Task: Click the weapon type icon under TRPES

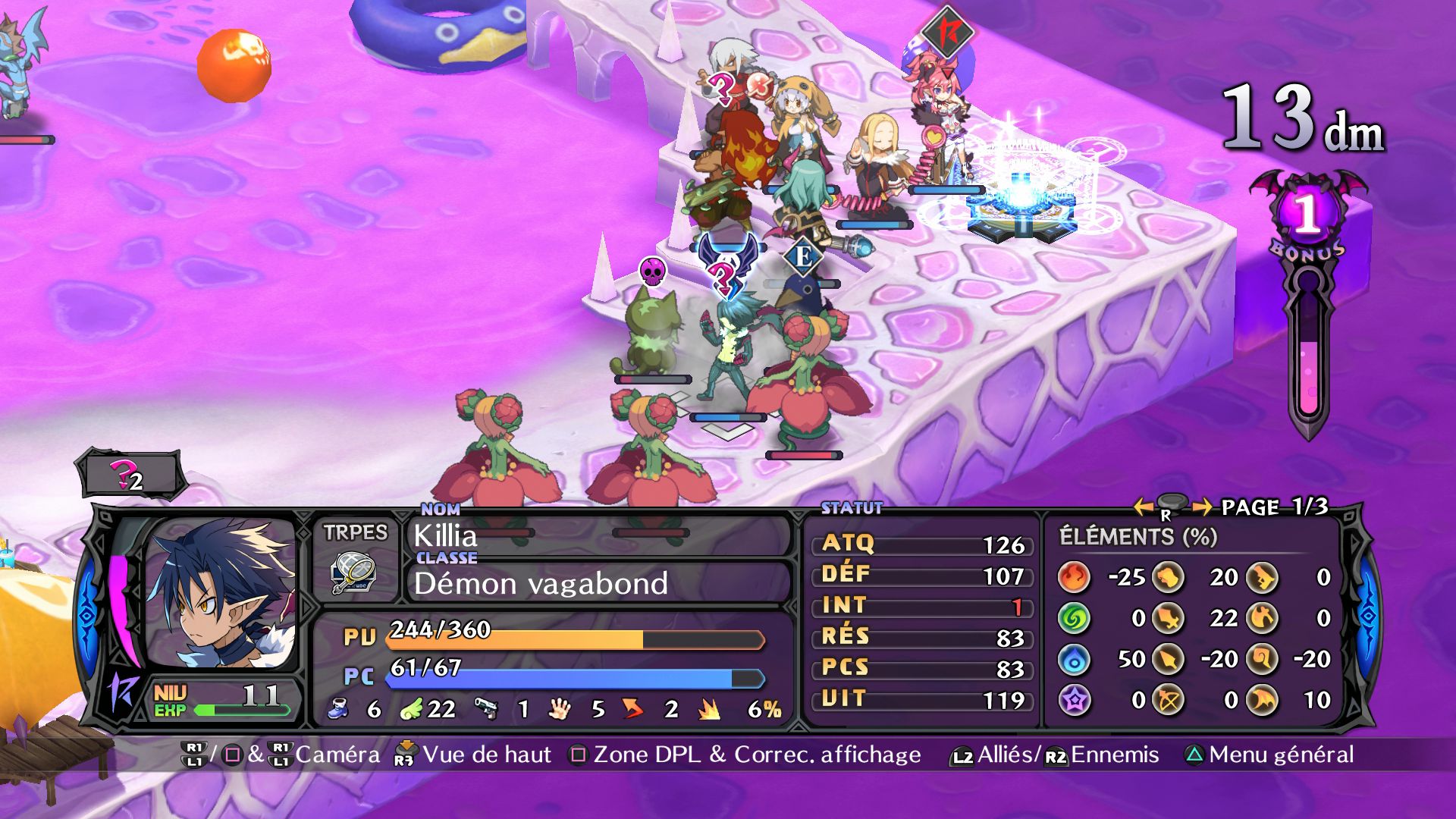Action: coord(354,574)
